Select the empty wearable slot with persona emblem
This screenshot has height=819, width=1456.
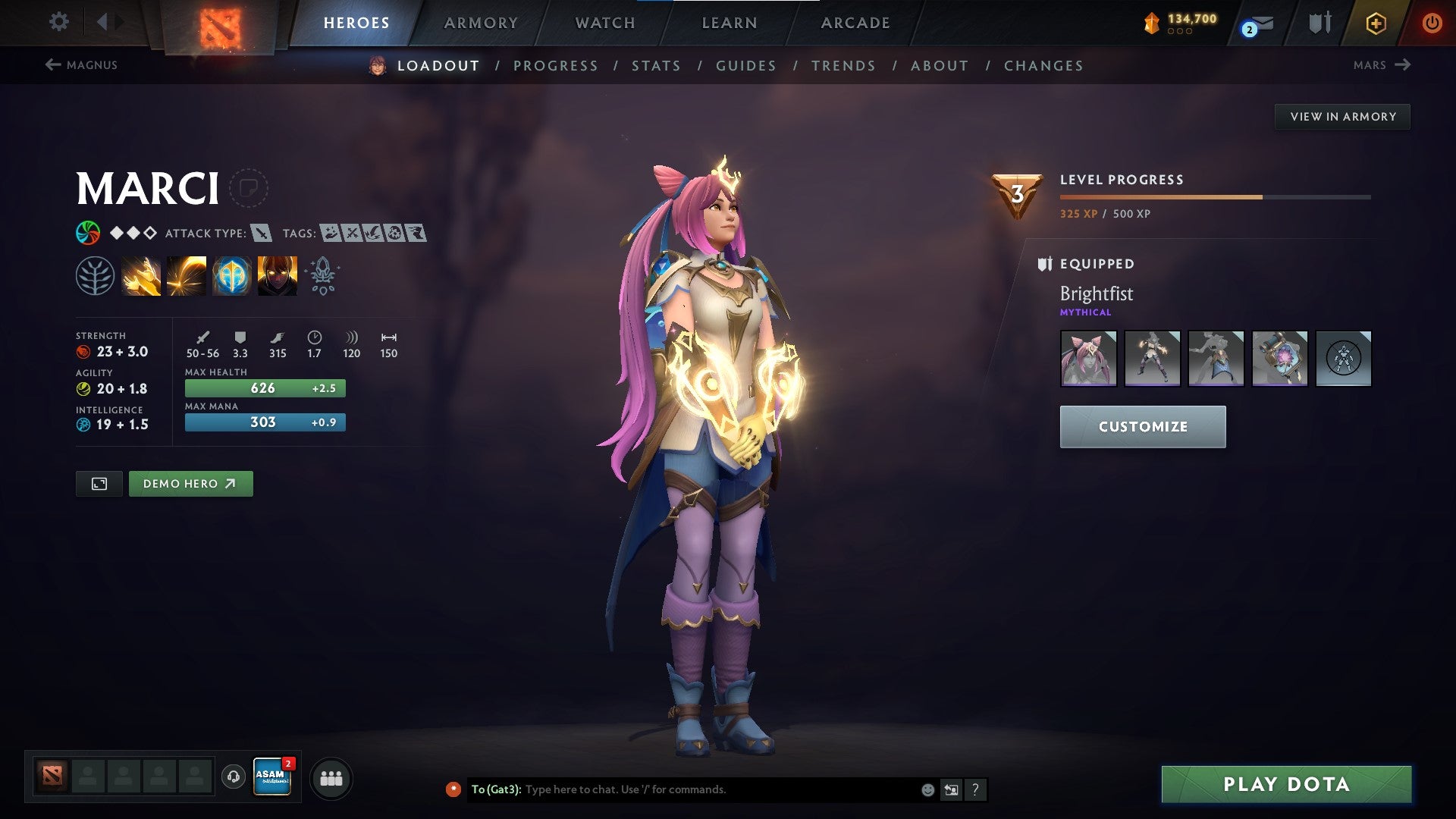click(x=1344, y=359)
